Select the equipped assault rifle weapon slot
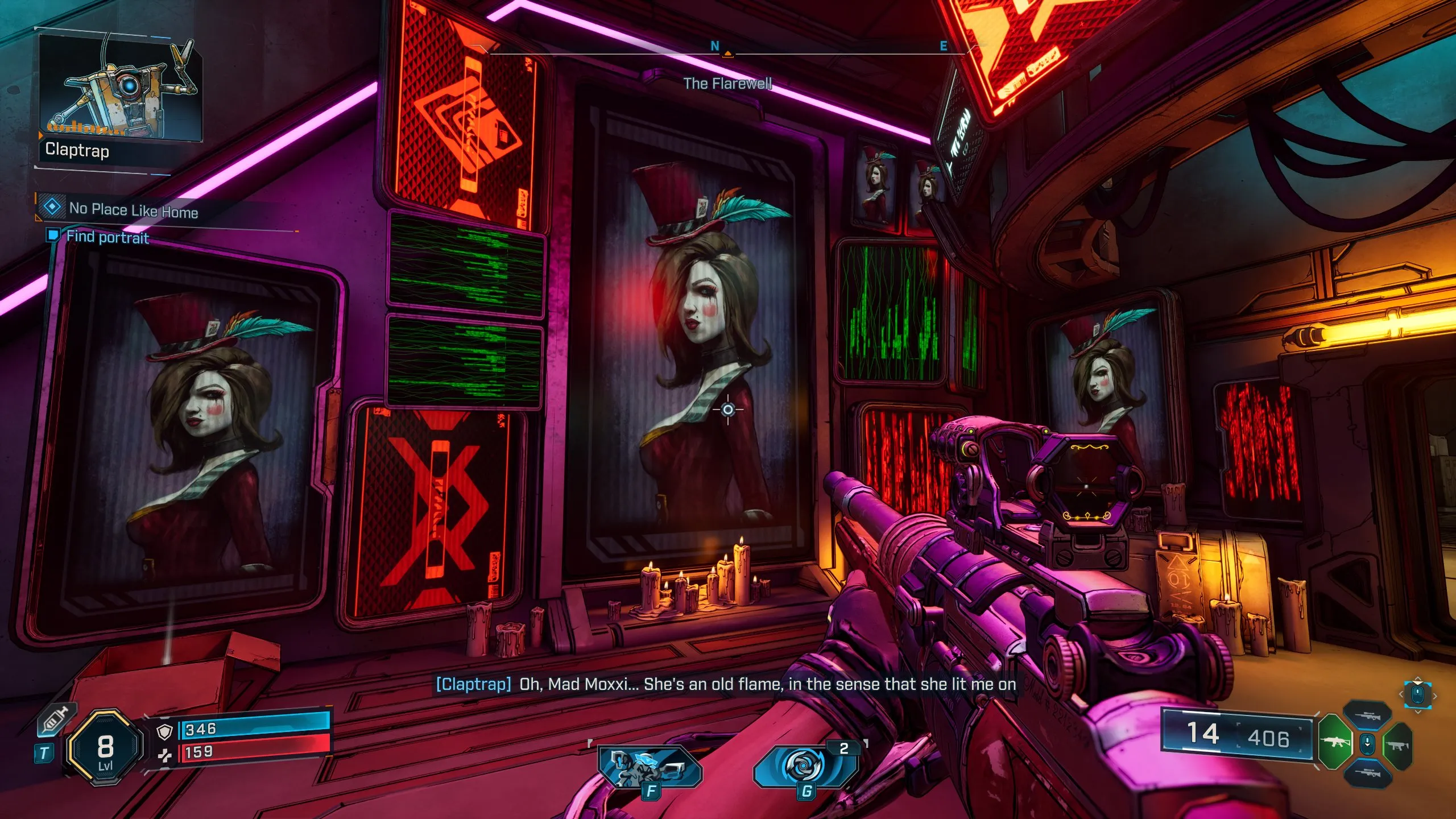 (x=1335, y=741)
